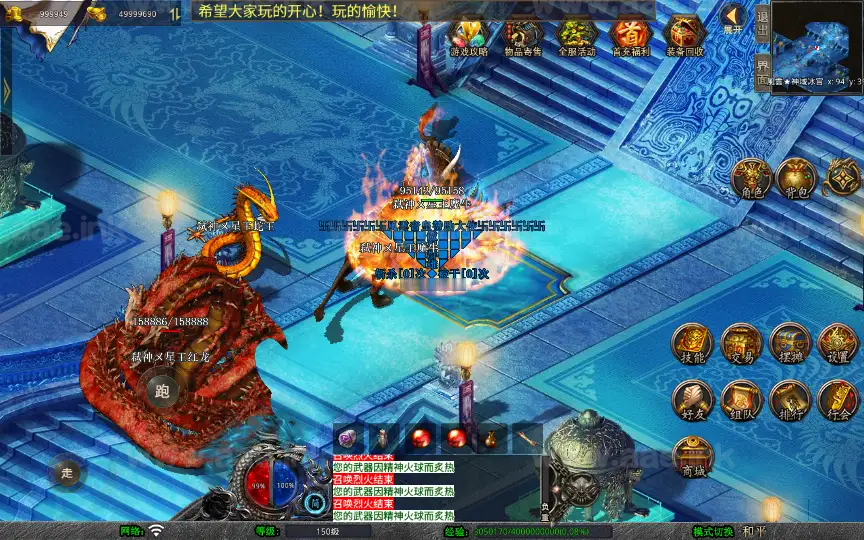Open the 角色 character sheet
864x540 pixels.
pyautogui.click(x=751, y=179)
